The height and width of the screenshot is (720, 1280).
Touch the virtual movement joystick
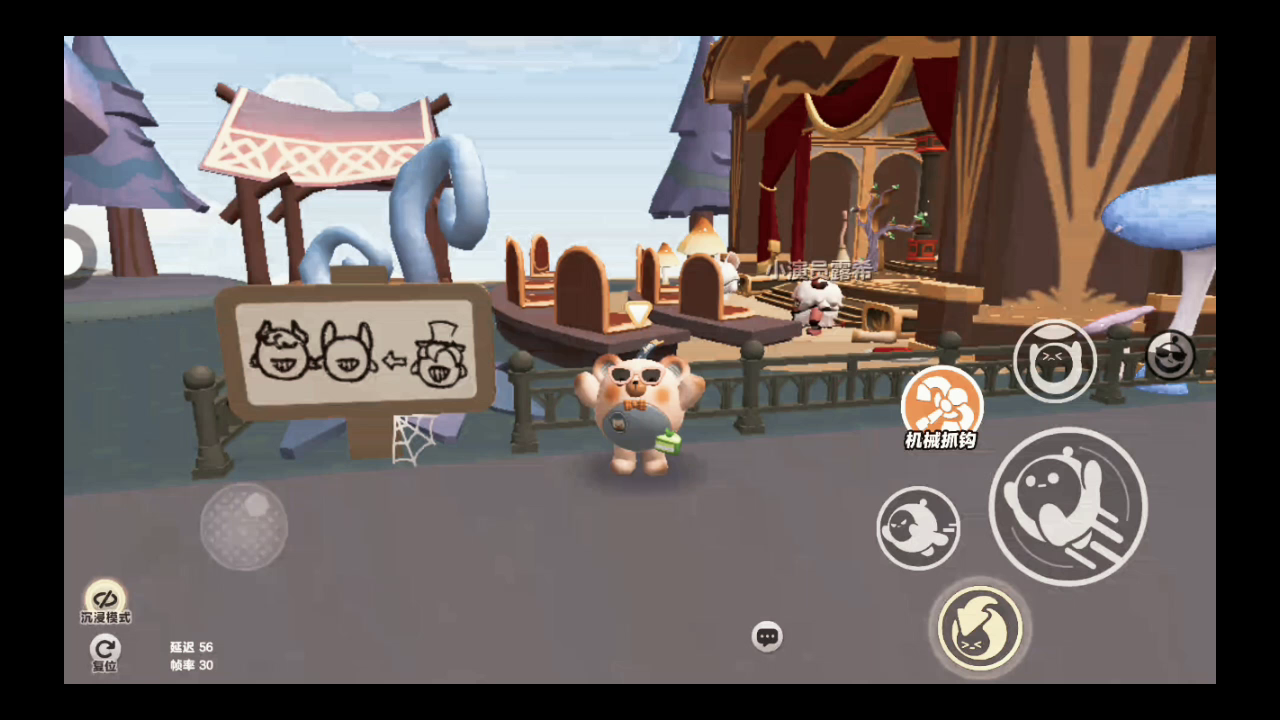tap(244, 526)
